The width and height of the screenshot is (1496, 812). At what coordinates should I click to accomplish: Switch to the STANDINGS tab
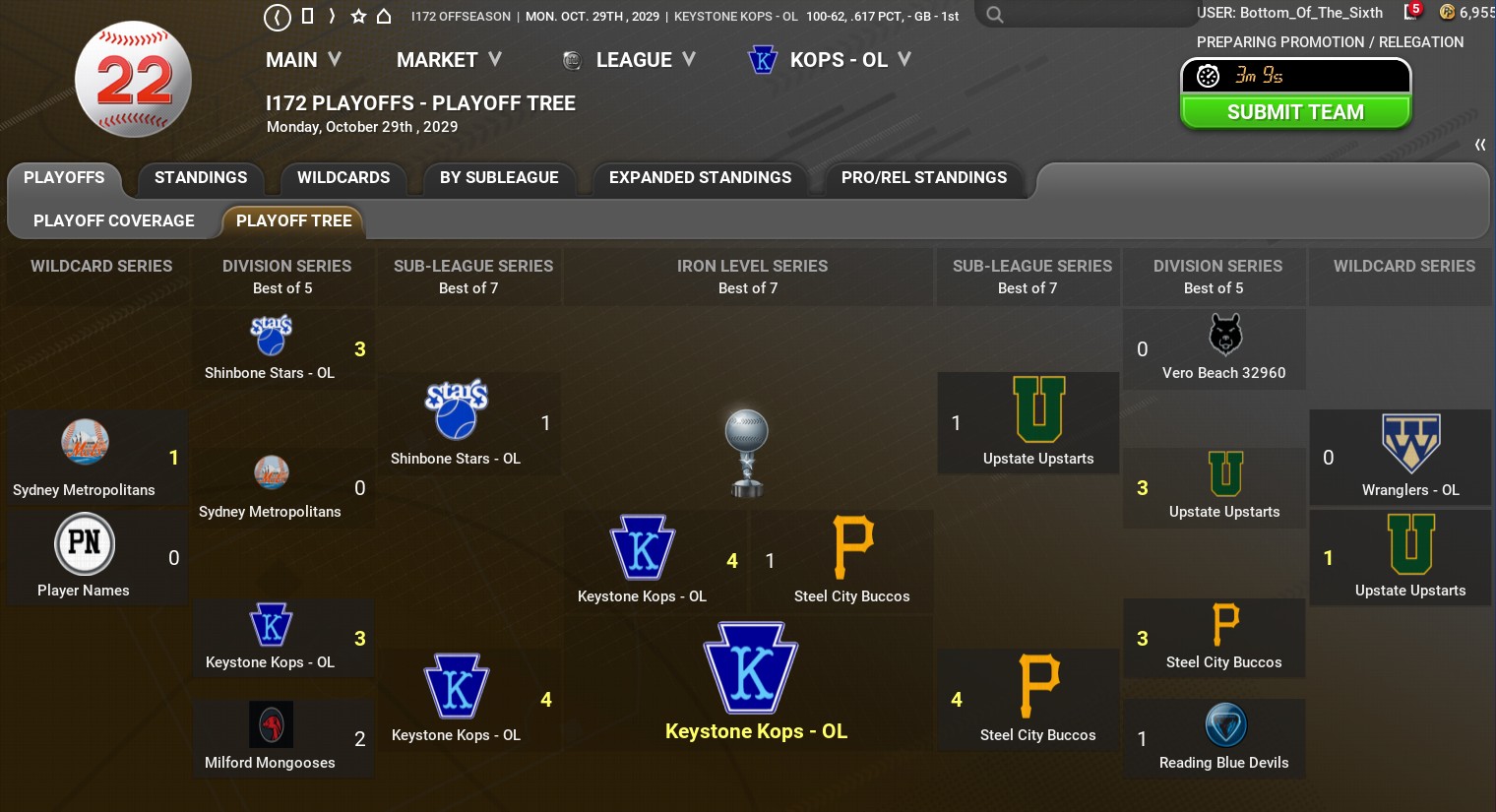click(201, 178)
